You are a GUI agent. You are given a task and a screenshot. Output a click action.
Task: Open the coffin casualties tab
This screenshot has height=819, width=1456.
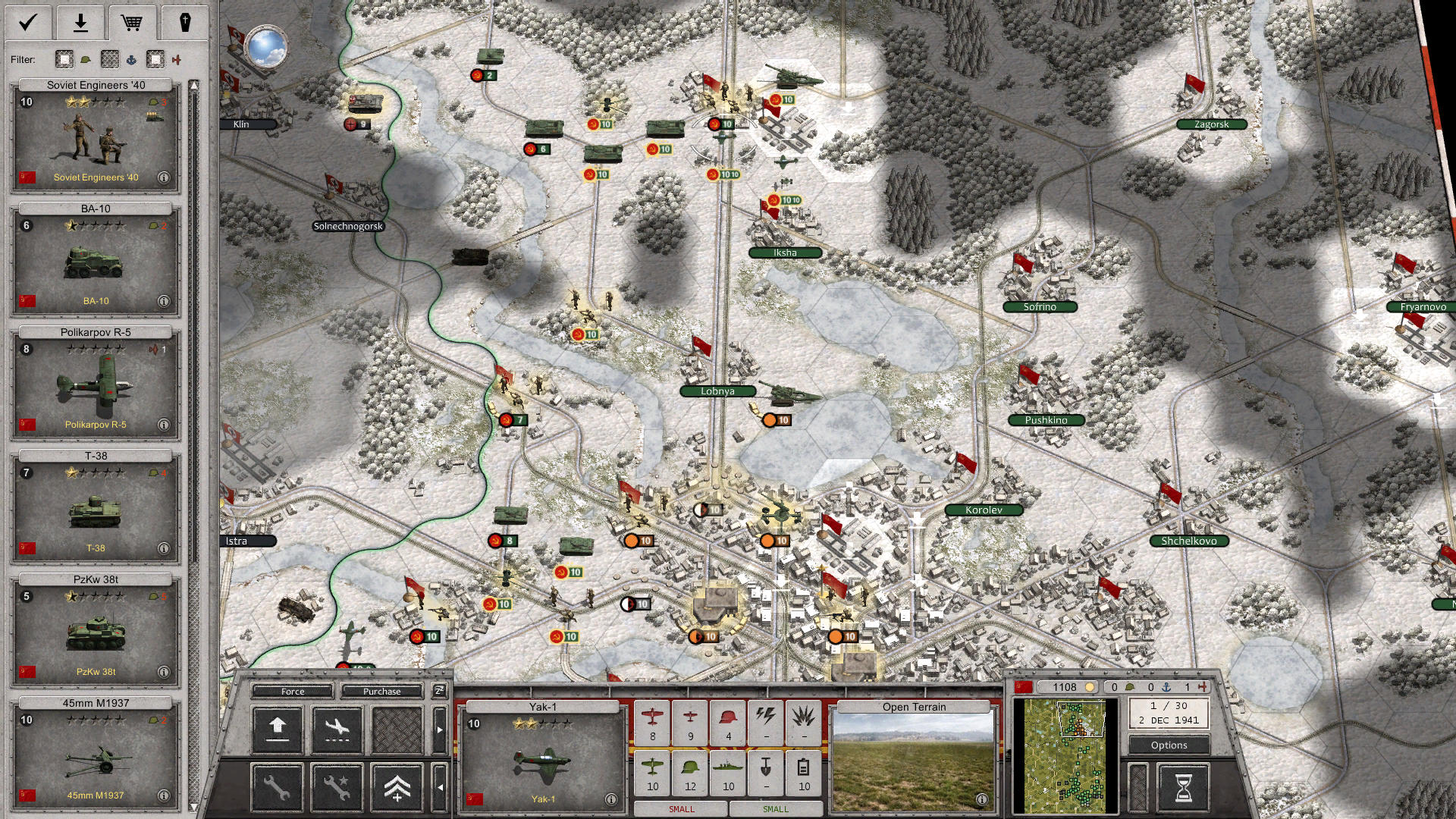tap(184, 23)
